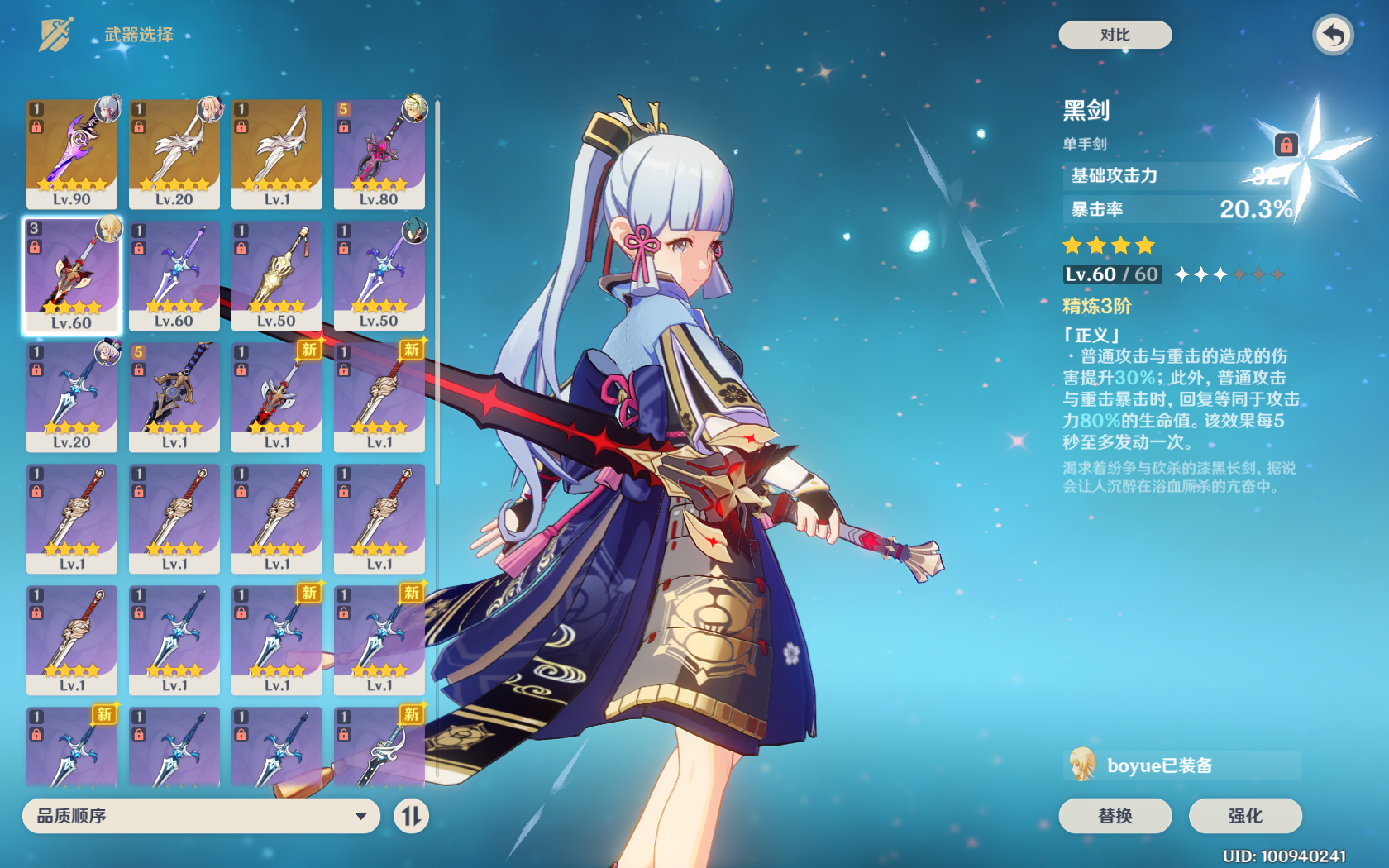
Task: Click the 替换 replace button
Action: 1115,816
